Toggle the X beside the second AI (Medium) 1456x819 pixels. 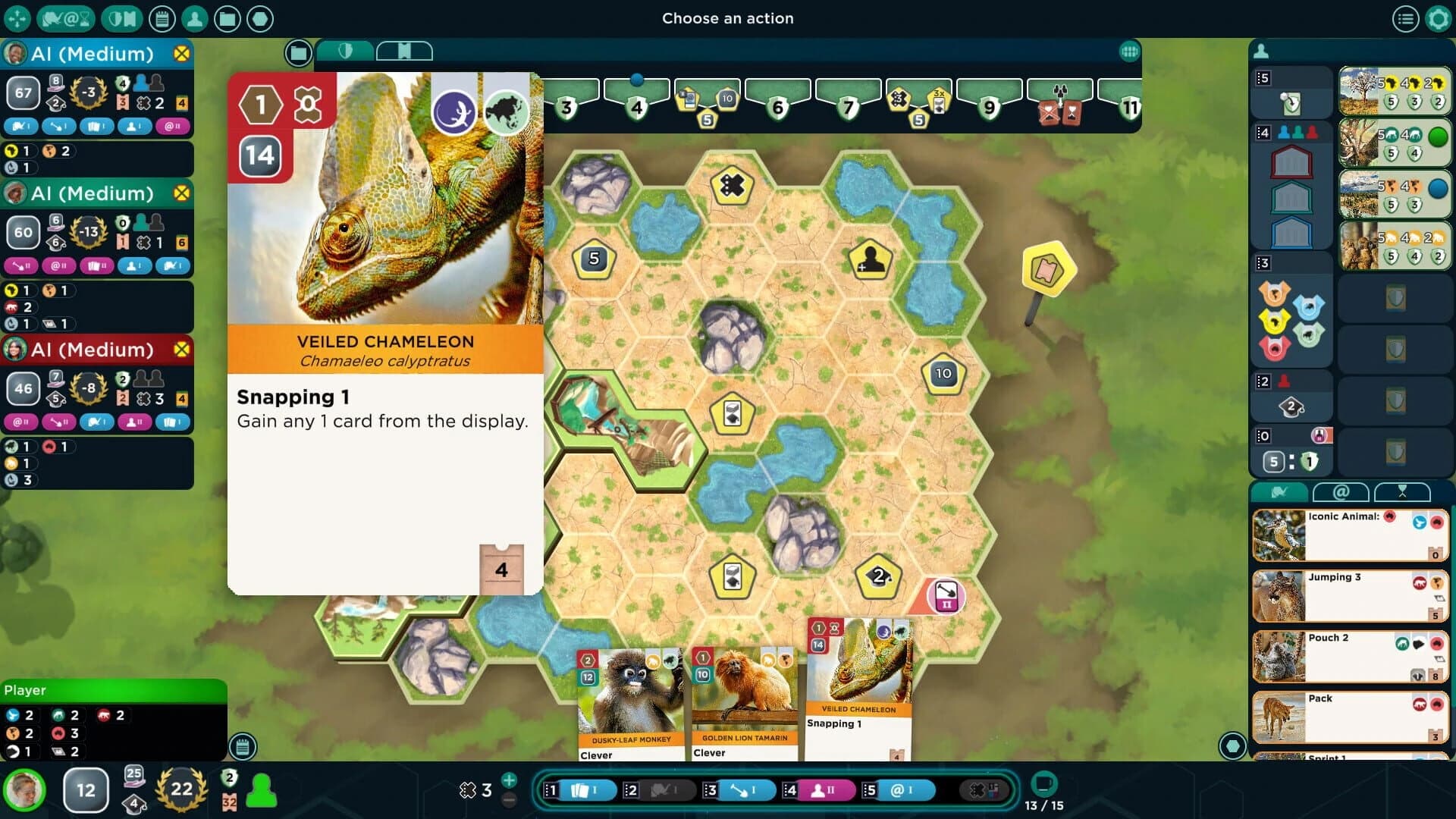180,194
